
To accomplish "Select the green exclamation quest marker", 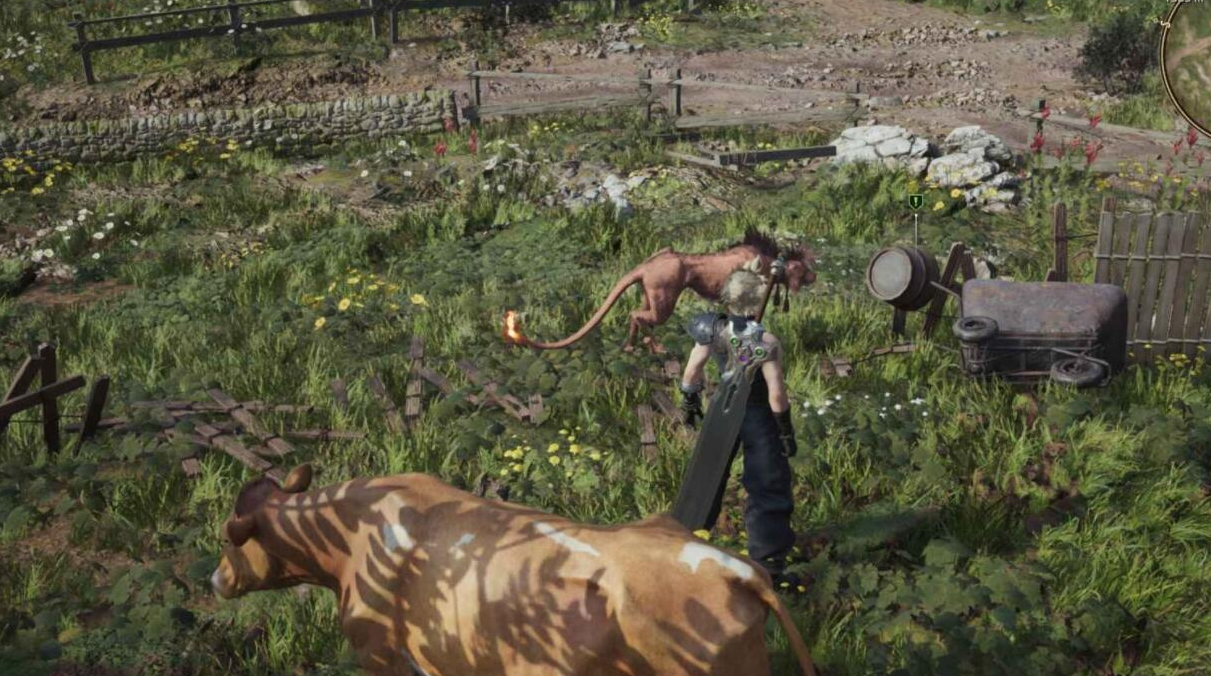I will click(x=915, y=202).
